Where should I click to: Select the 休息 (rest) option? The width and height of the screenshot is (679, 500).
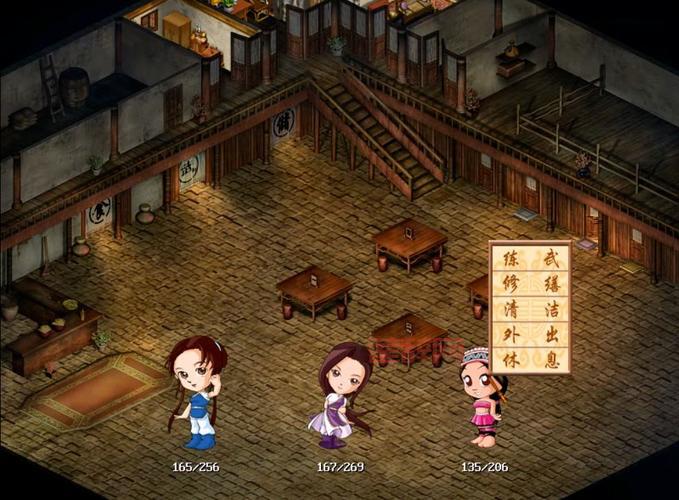pos(530,359)
